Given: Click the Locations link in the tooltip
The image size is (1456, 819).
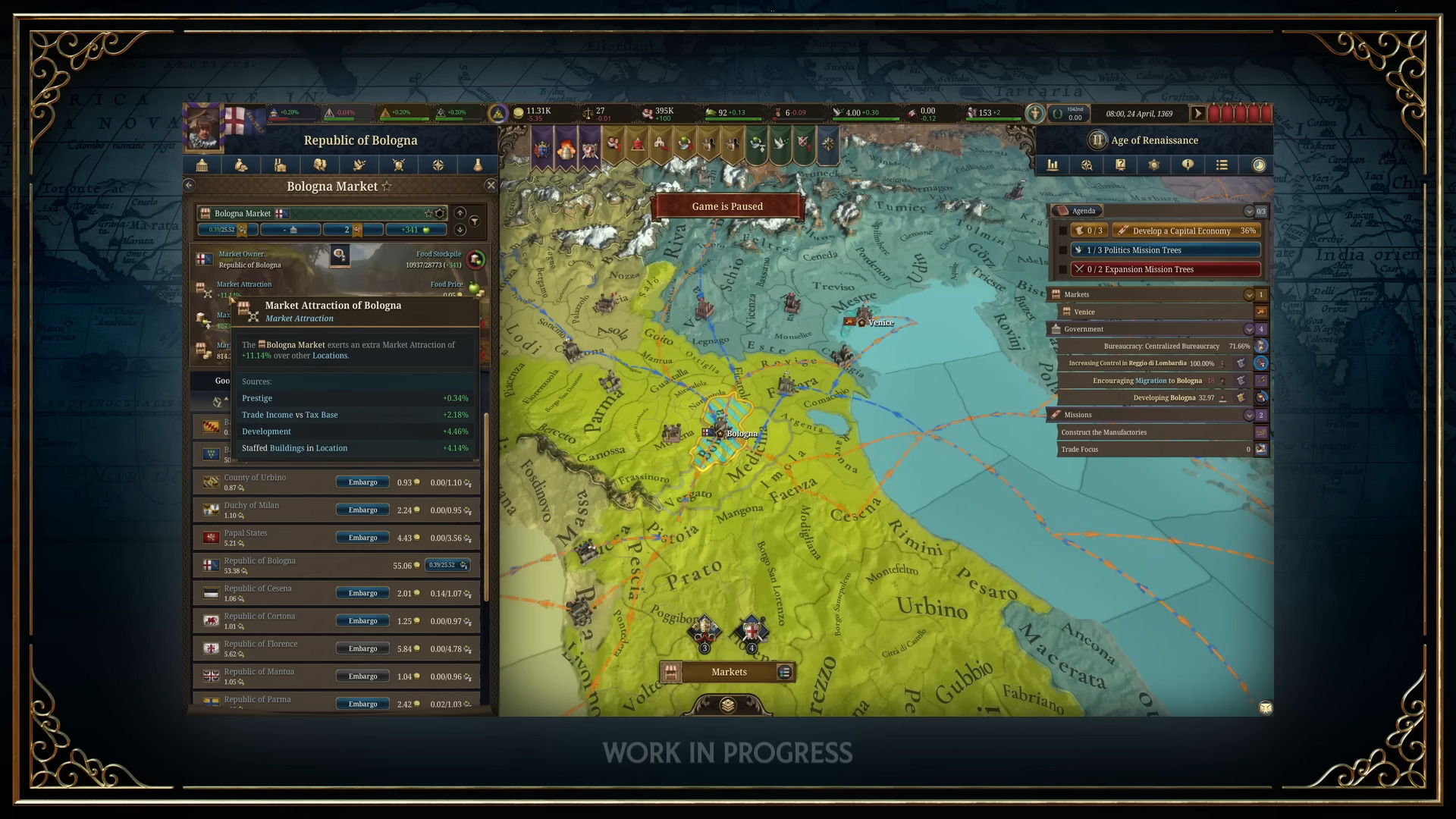Looking at the screenshot, I should pos(330,355).
